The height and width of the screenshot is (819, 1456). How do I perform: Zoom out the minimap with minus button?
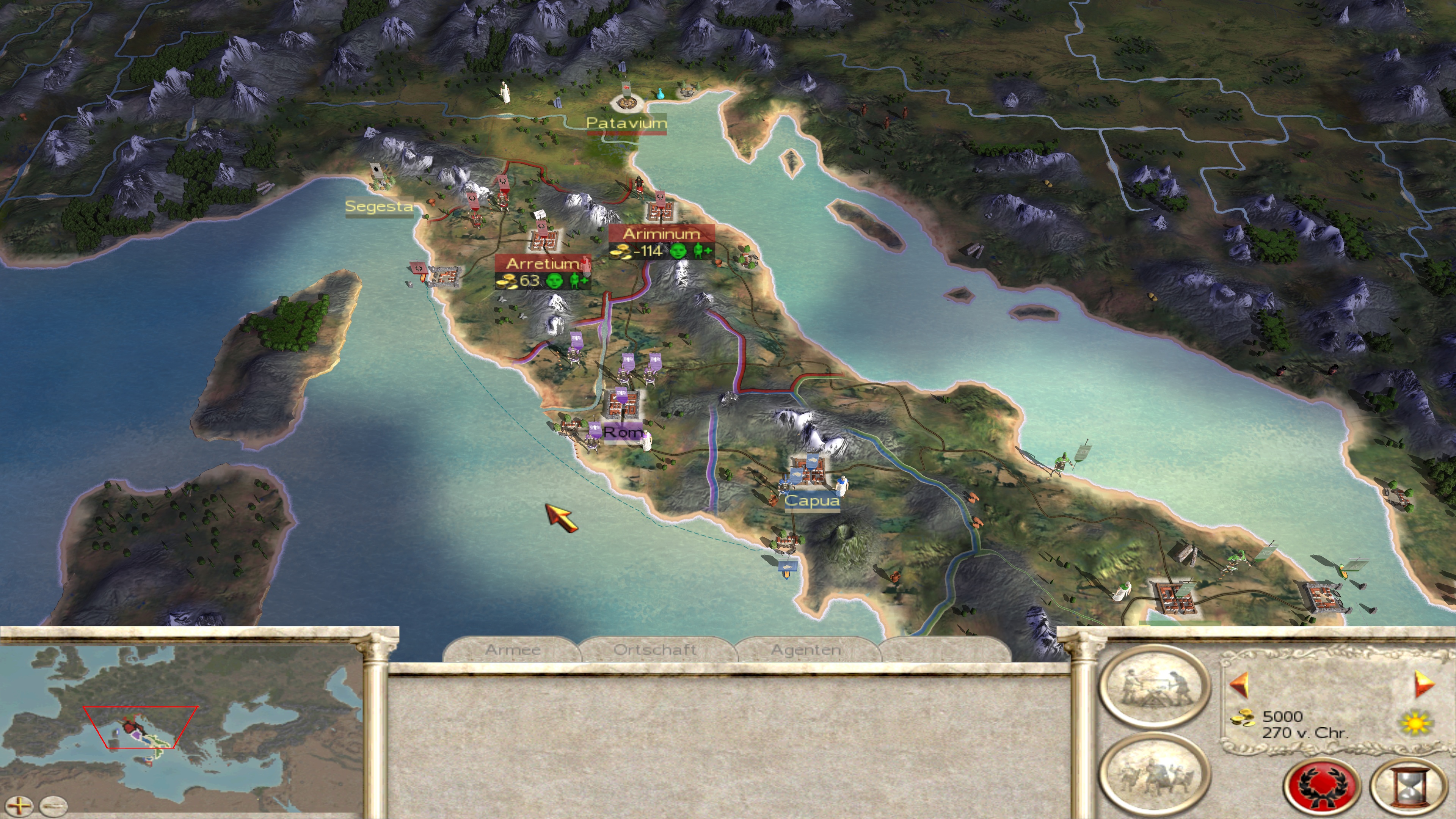tap(54, 805)
